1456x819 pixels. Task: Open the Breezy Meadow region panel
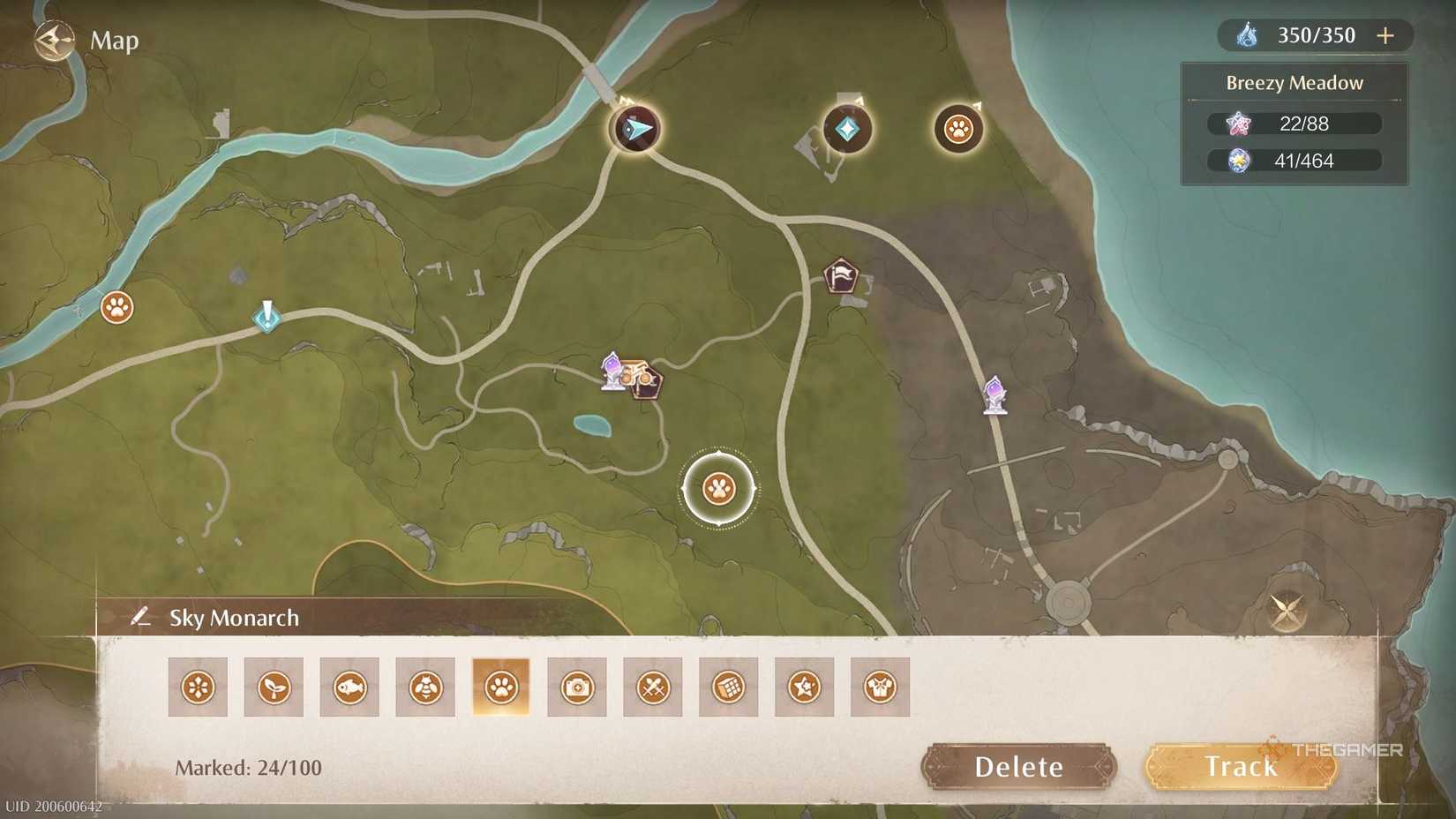point(1294,82)
